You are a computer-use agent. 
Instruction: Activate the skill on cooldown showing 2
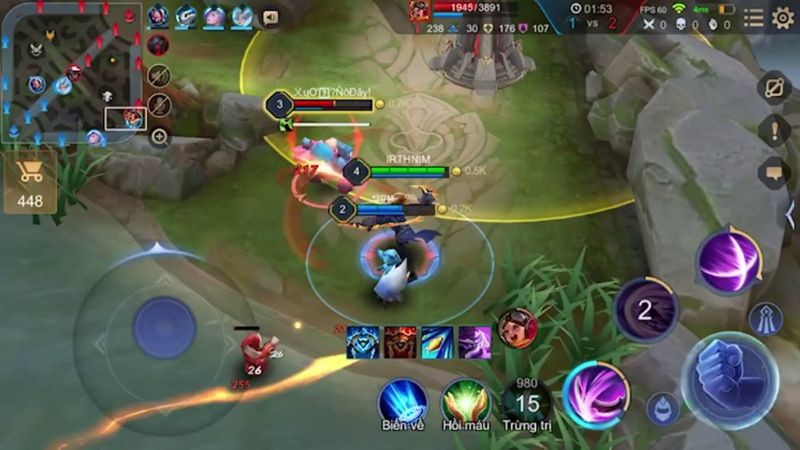tap(645, 310)
